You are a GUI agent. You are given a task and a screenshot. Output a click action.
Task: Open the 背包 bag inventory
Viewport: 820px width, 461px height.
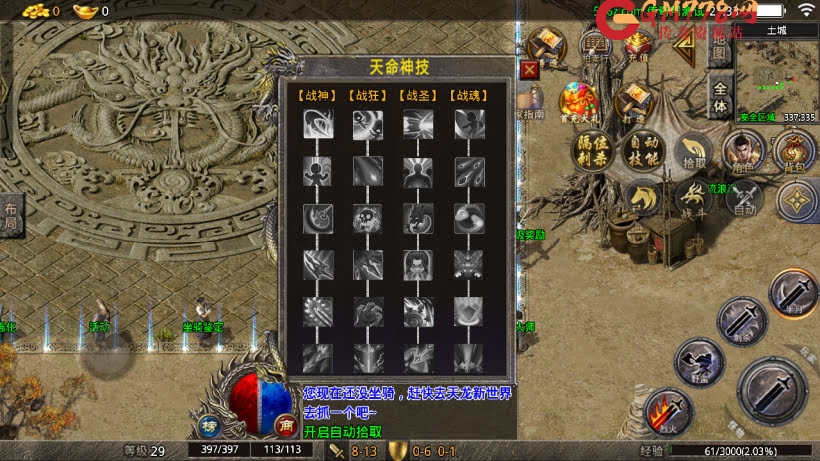(794, 152)
